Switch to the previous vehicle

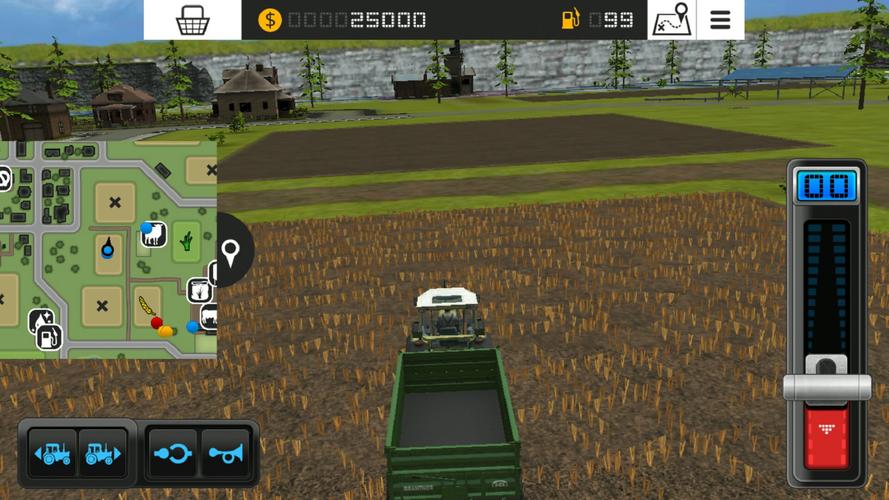[52, 453]
